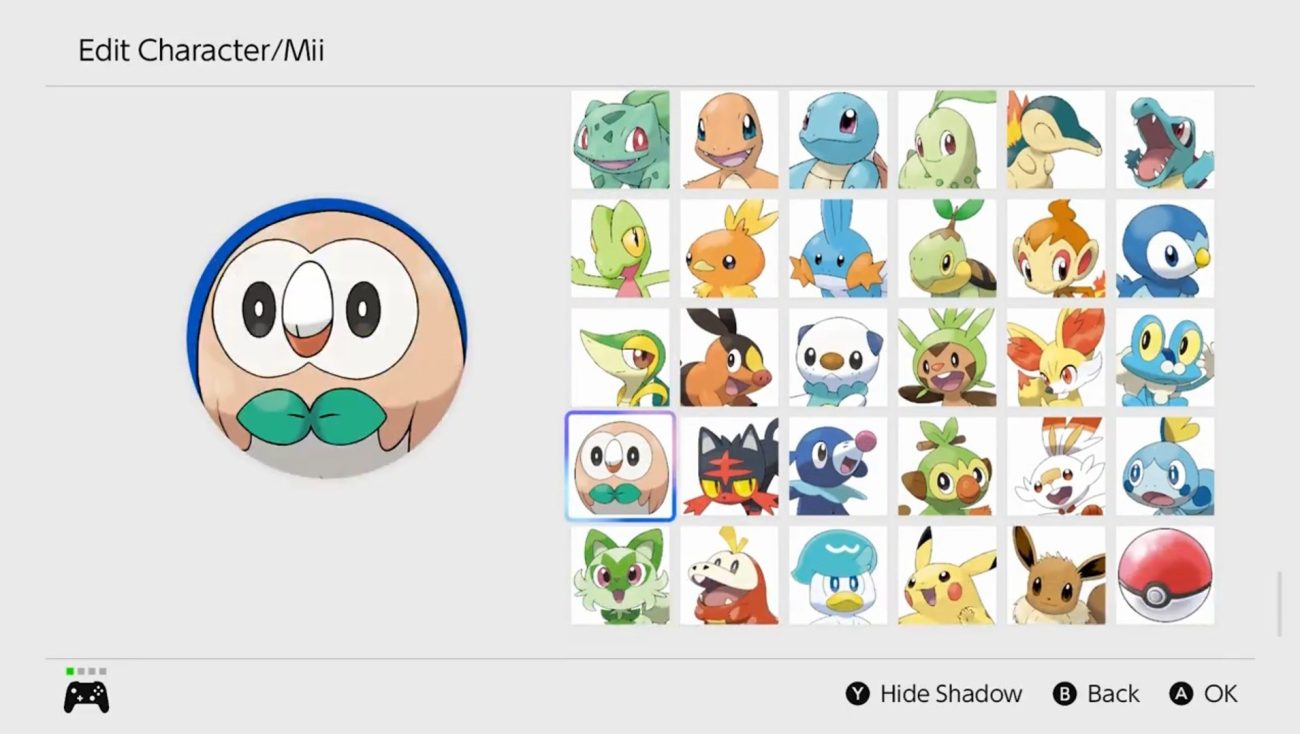Viewport: 1300px width, 734px height.
Task: Select the Bulbasaur character icon
Action: point(620,140)
